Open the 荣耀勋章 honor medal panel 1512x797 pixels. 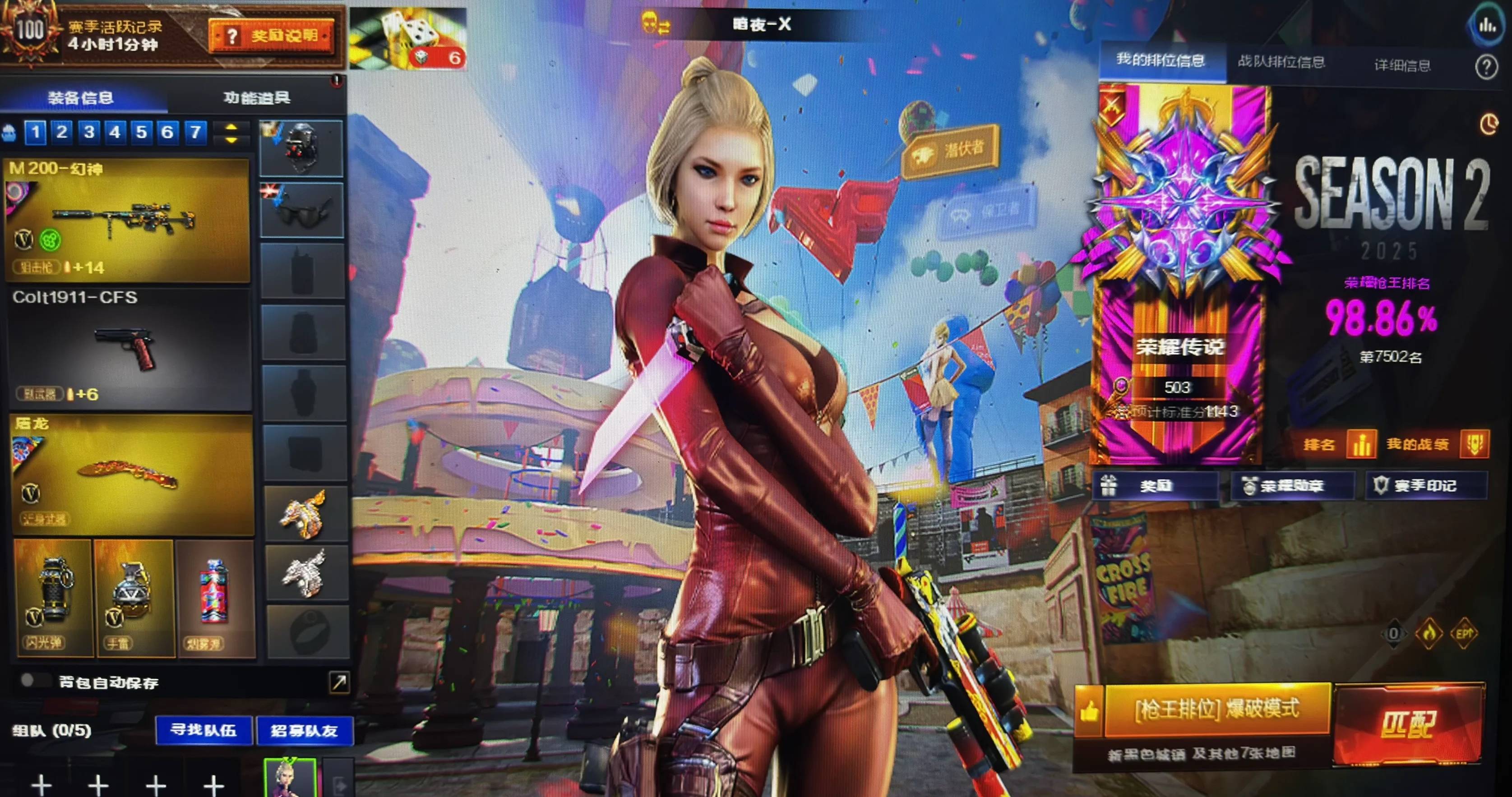1291,486
